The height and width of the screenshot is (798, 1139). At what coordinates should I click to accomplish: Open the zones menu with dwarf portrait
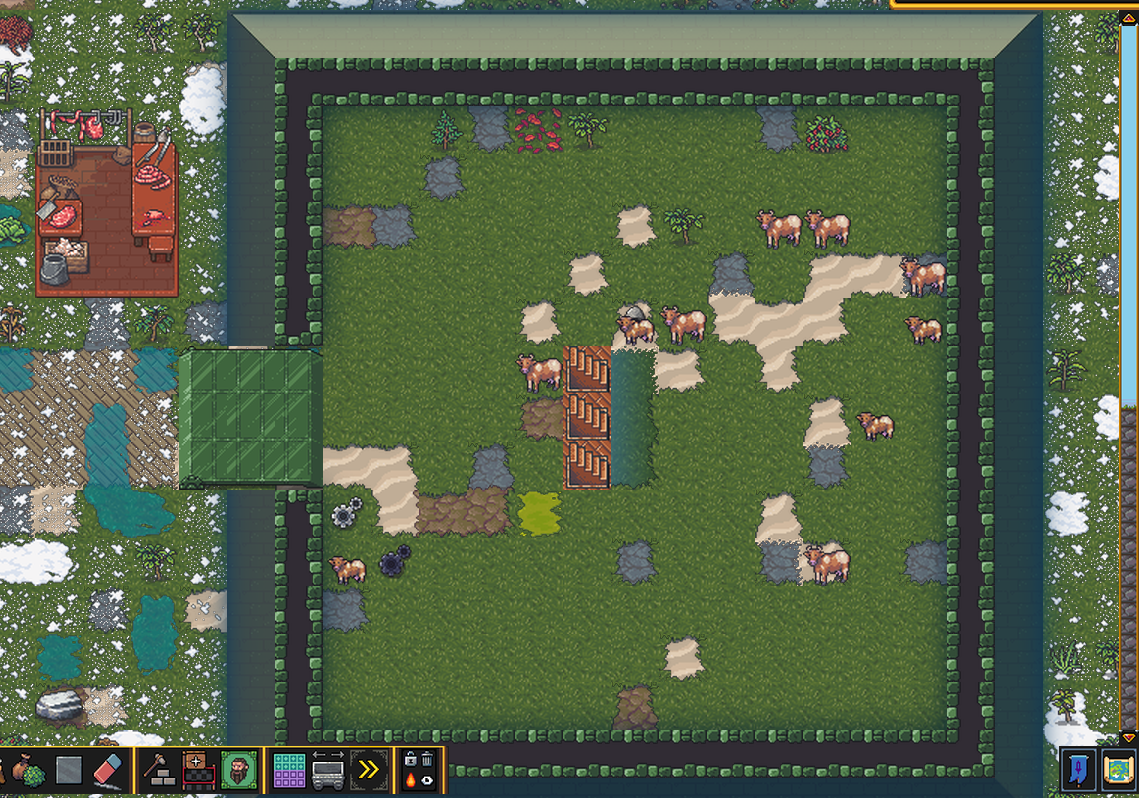238,771
